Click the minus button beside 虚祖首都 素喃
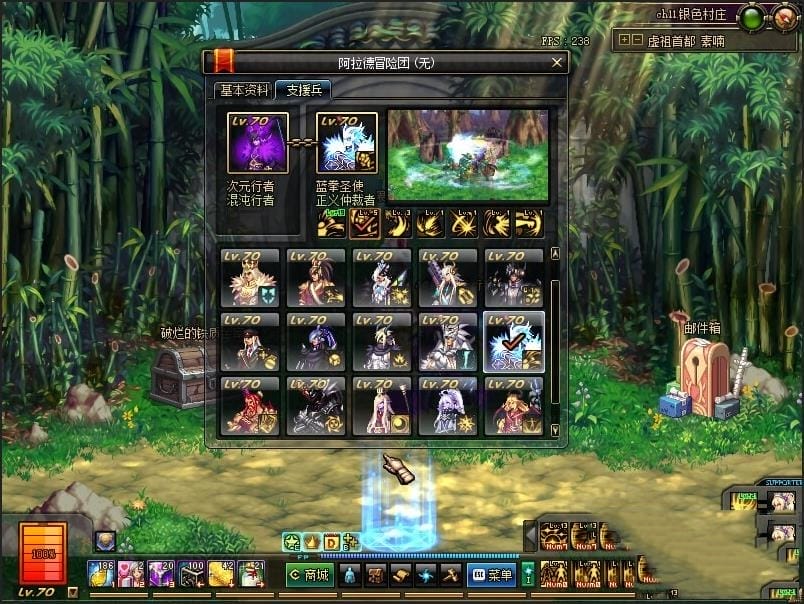Viewport: 804px width, 604px height. tap(637, 41)
